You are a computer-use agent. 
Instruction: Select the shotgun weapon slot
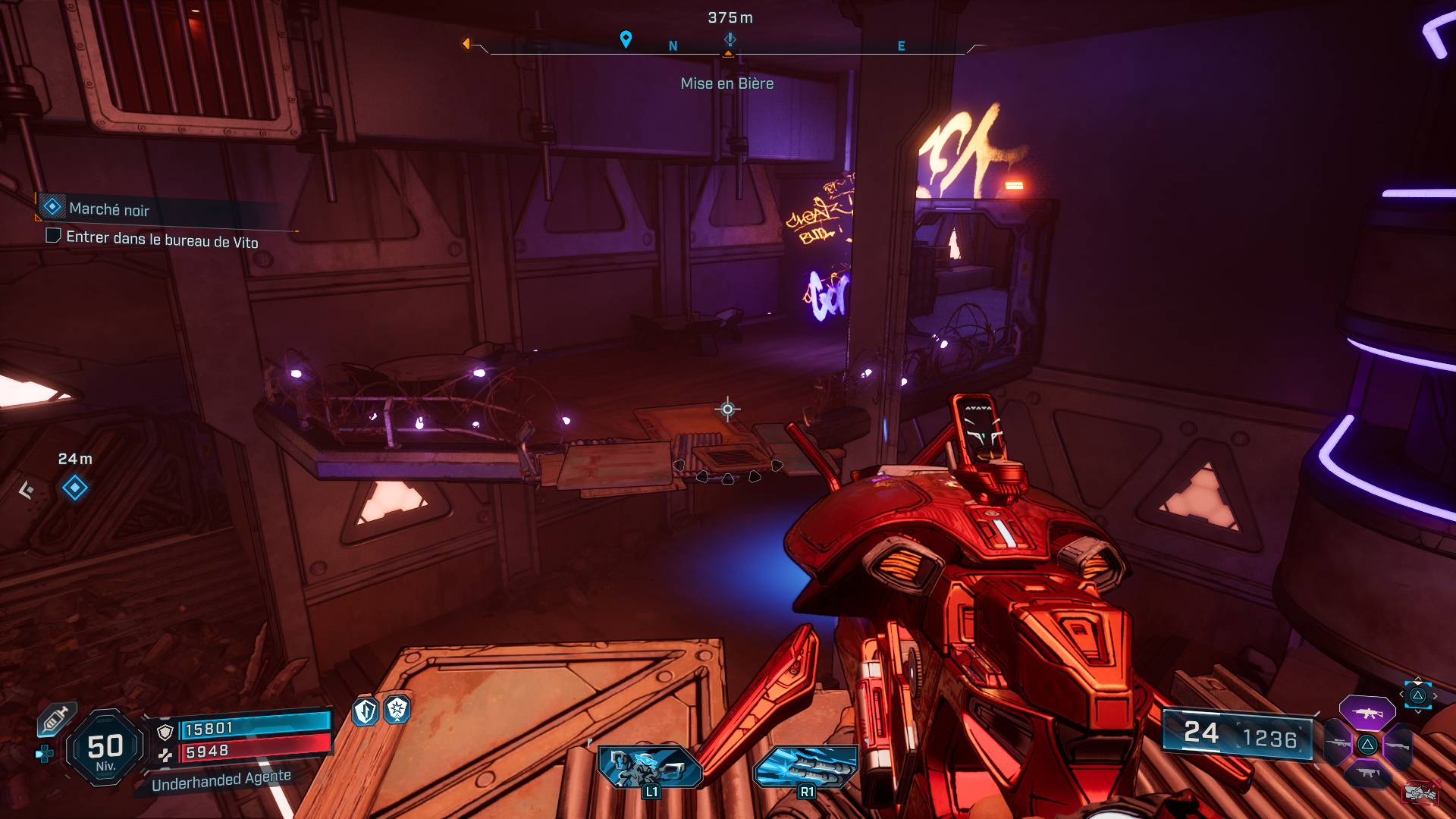pos(1398,746)
